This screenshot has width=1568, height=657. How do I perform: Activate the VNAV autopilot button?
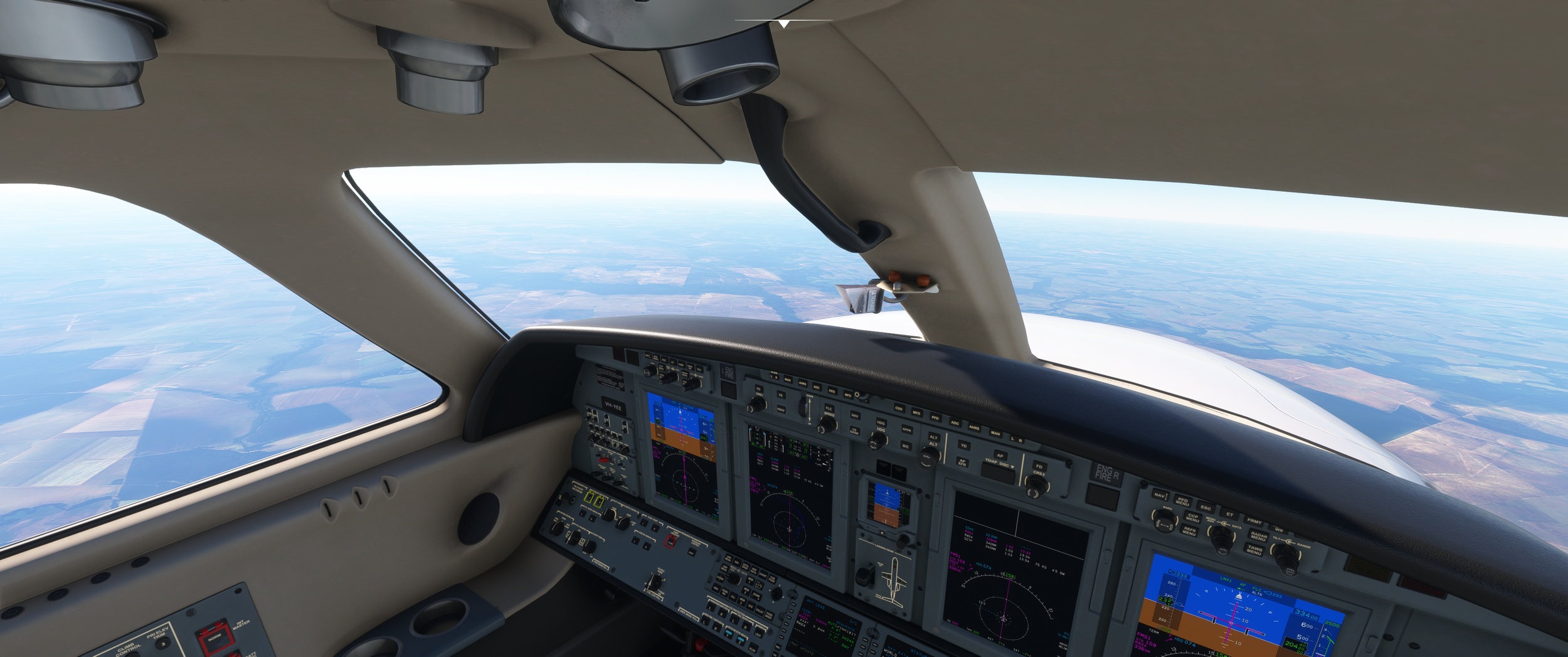tap(781, 409)
